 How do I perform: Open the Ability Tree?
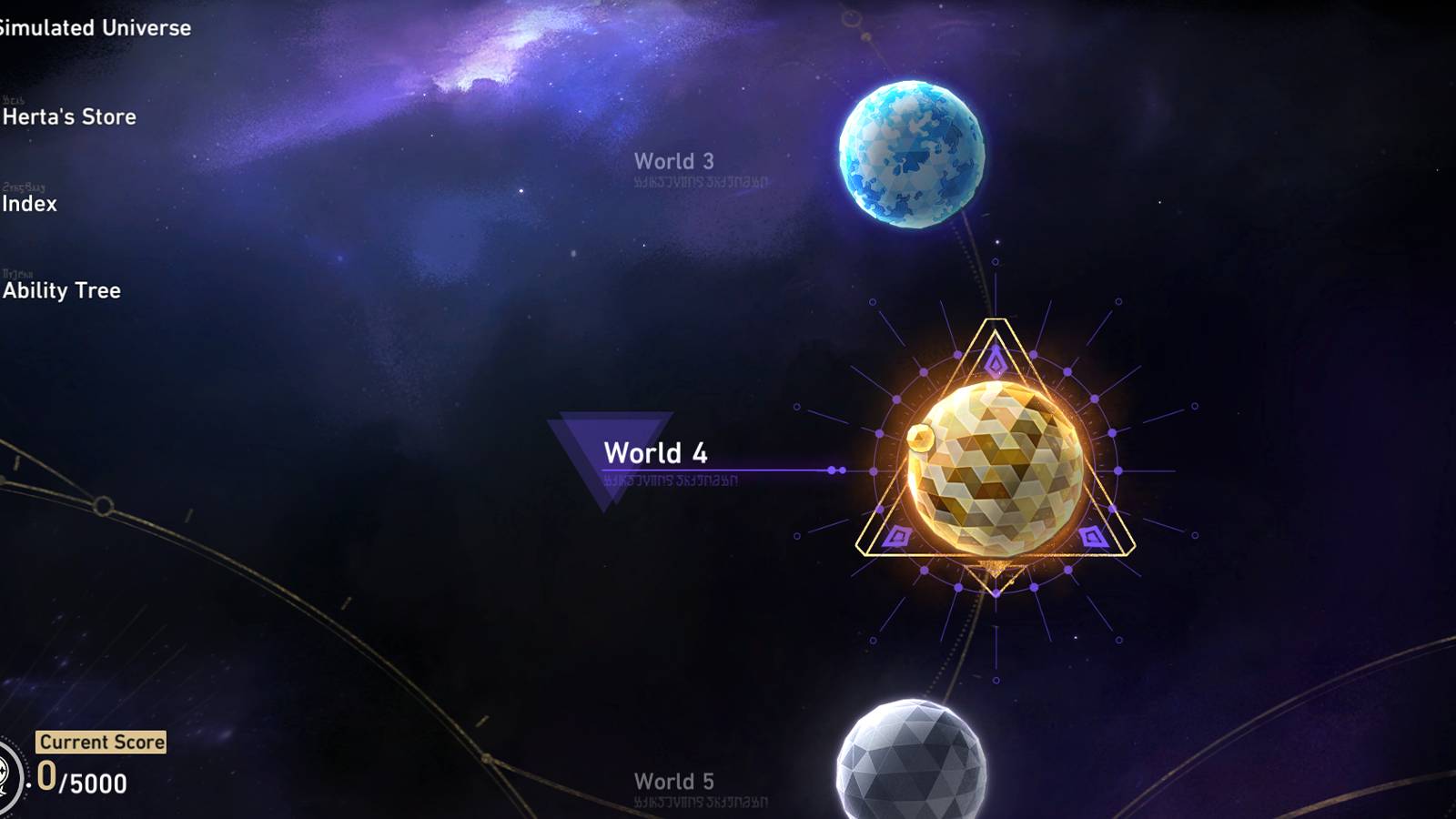[x=60, y=291]
